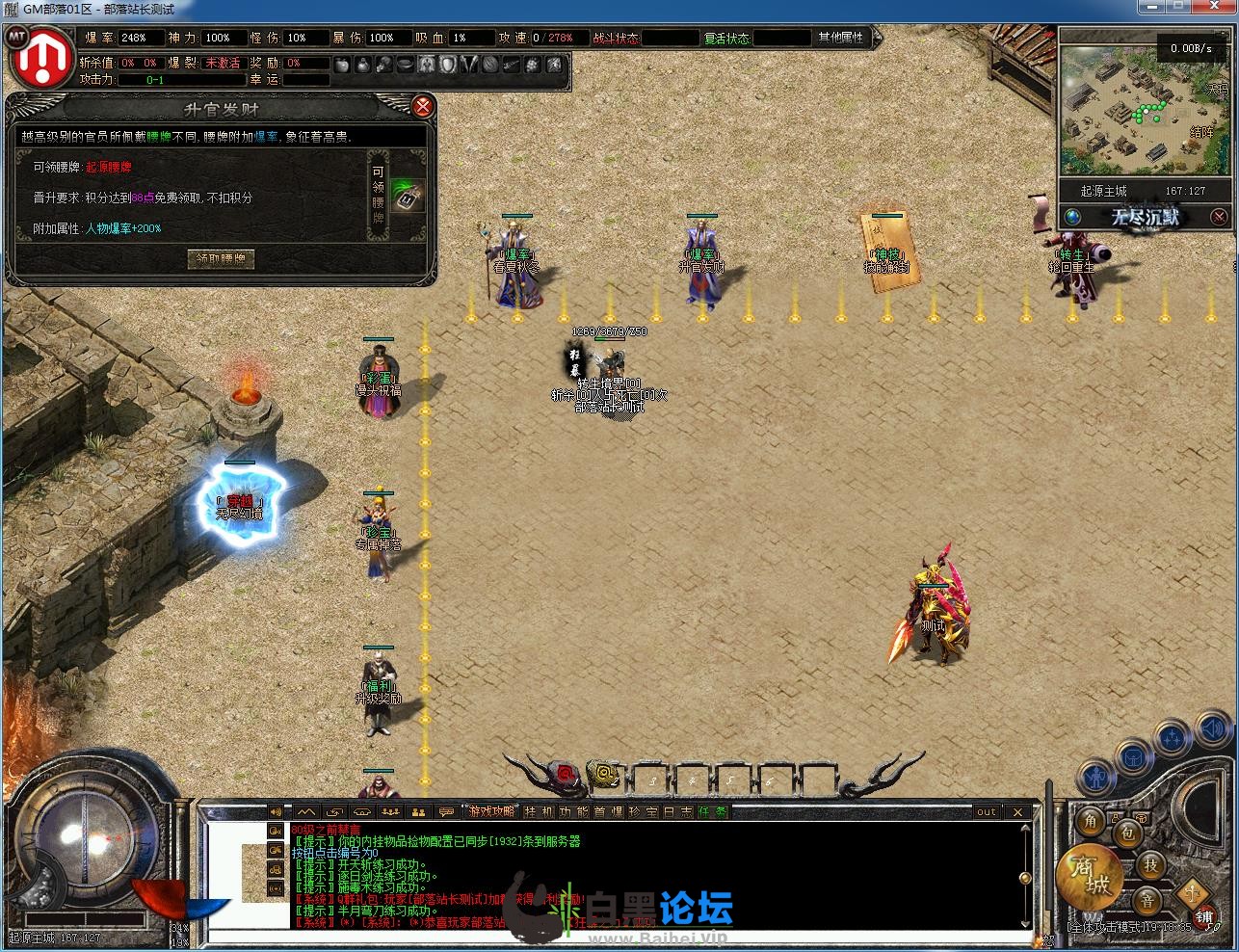Open the 商城 shop orb
The image size is (1239, 952).
pos(1089,878)
